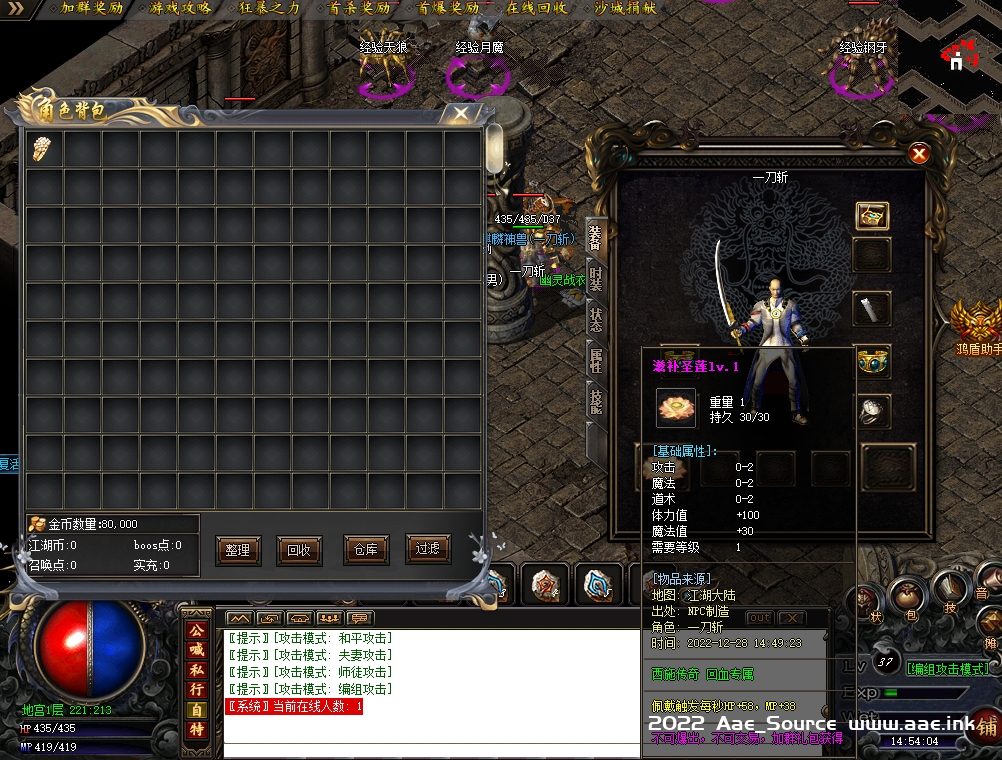Select the silver ring equipment slot
Image resolution: width=1002 pixels, height=760 pixels.
872,410
